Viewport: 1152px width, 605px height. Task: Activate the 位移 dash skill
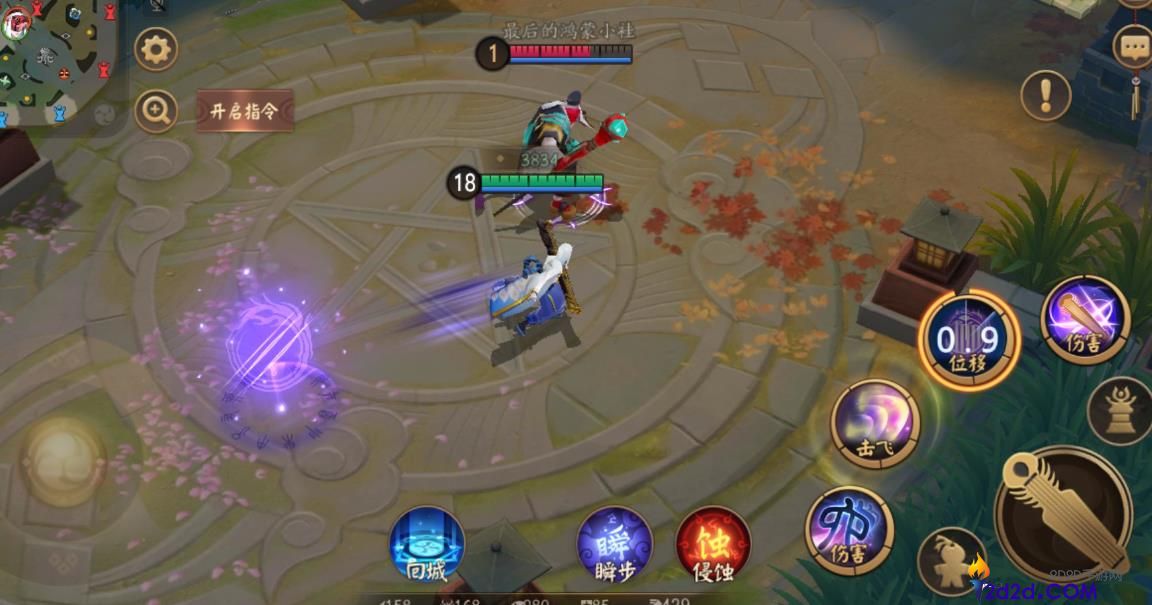(x=968, y=340)
